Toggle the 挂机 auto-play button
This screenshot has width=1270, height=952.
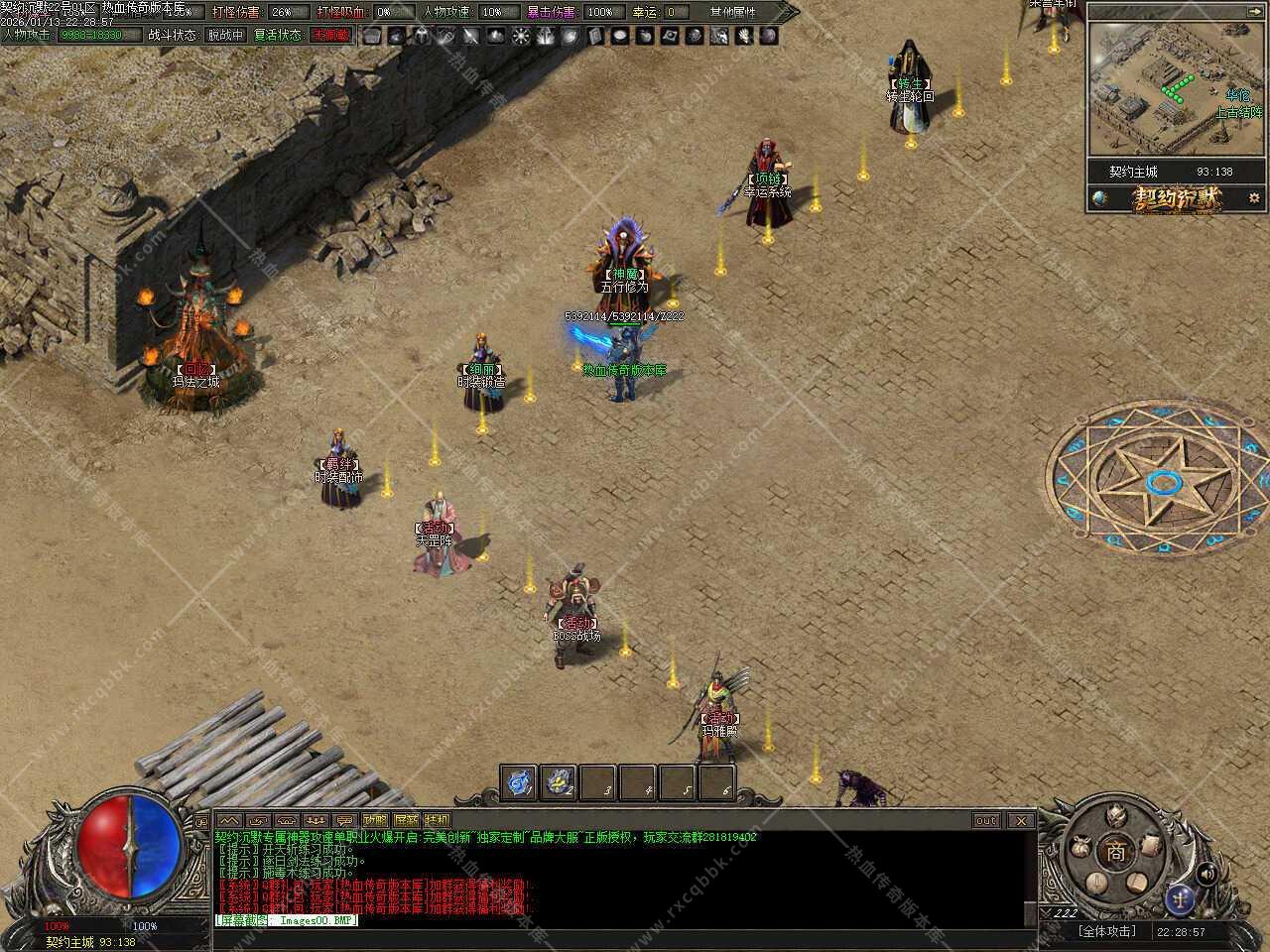437,820
